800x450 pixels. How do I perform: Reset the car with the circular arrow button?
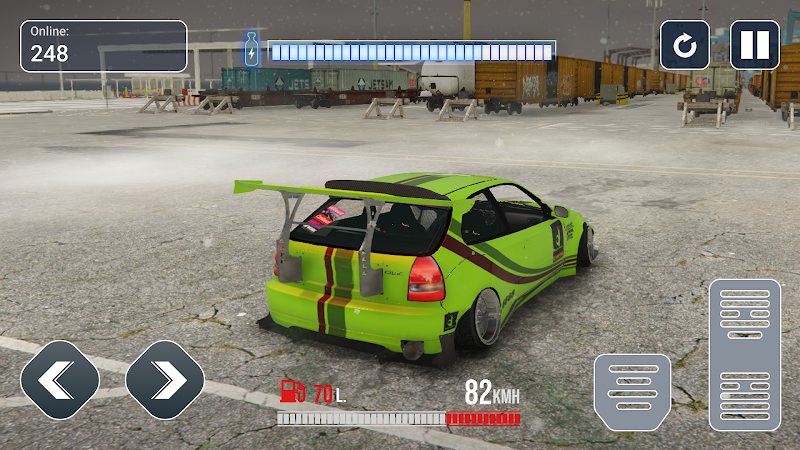(x=685, y=46)
